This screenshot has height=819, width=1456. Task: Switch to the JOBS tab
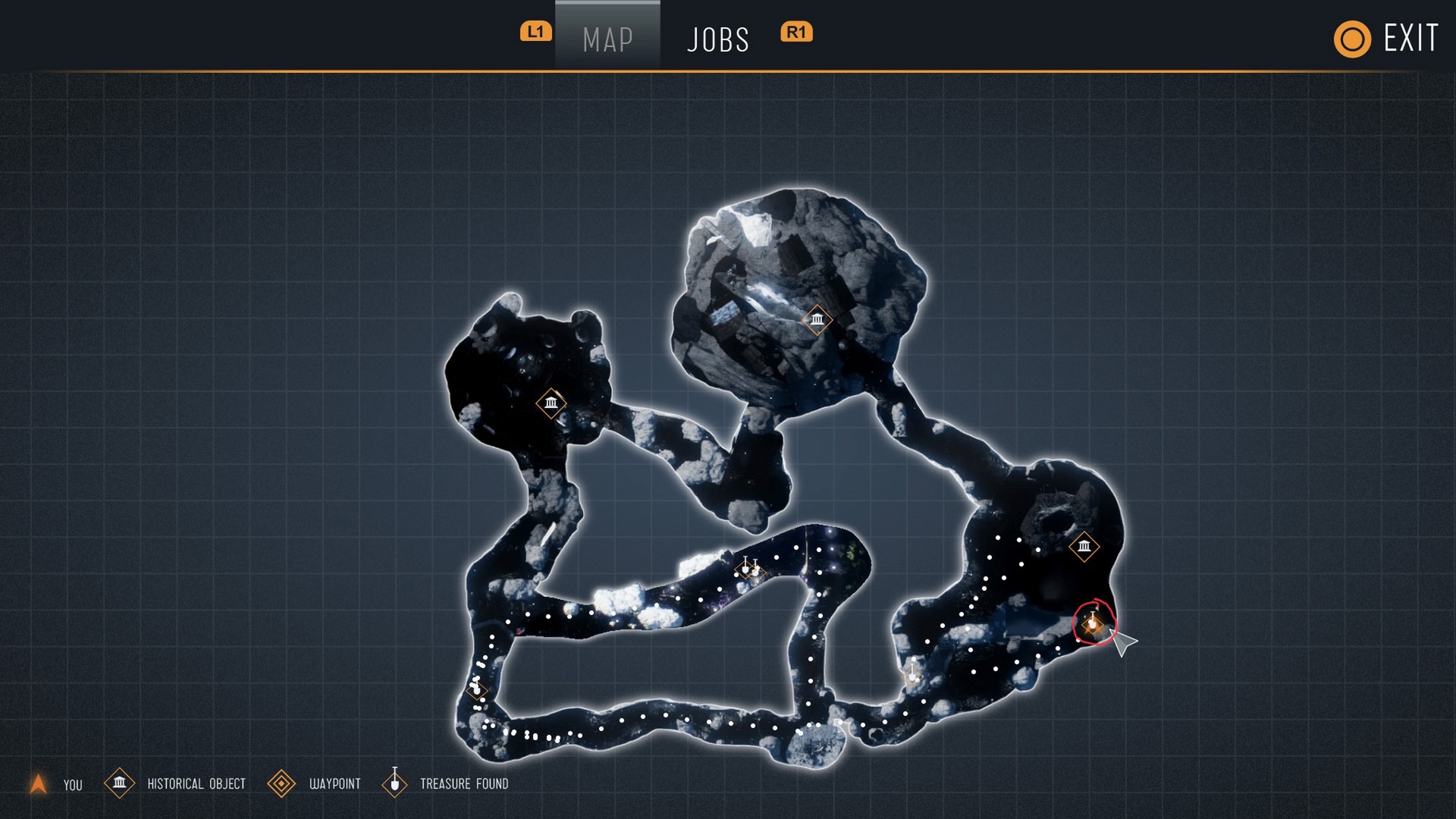pos(717,39)
